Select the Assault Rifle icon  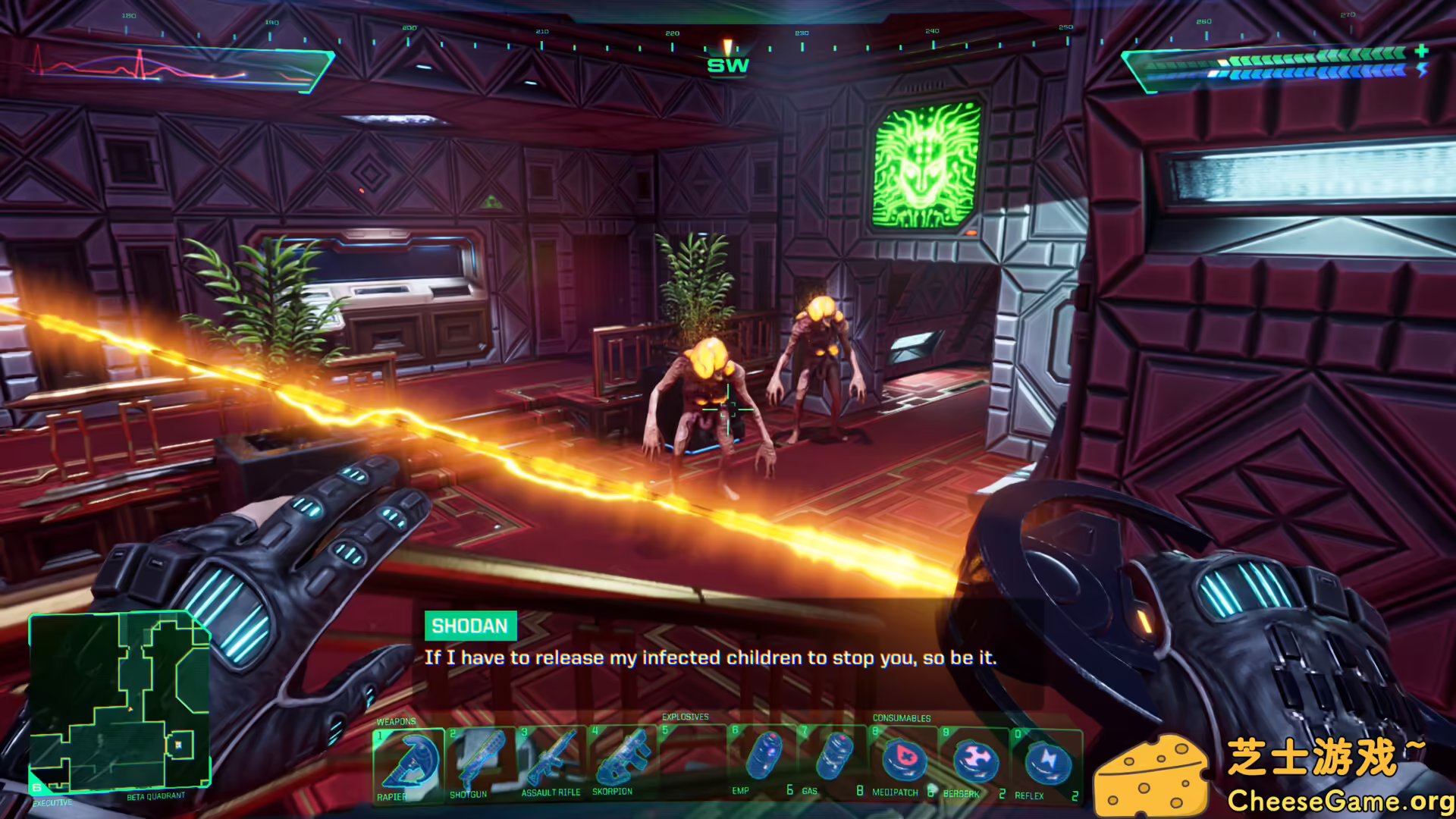tap(553, 762)
